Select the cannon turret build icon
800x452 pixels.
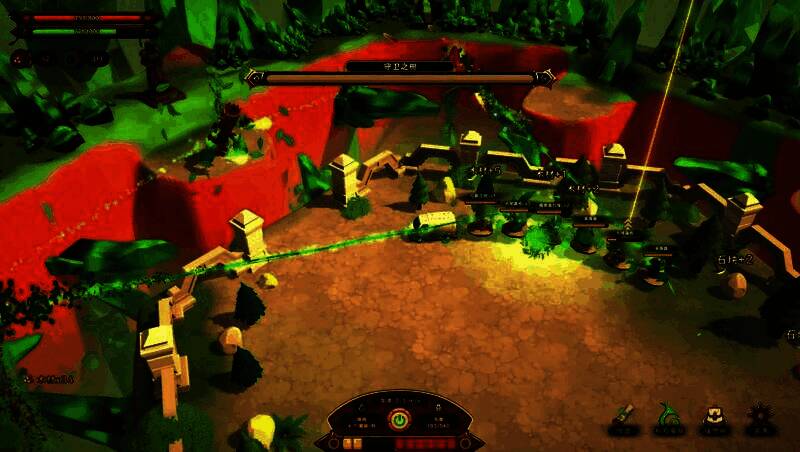[624, 417]
